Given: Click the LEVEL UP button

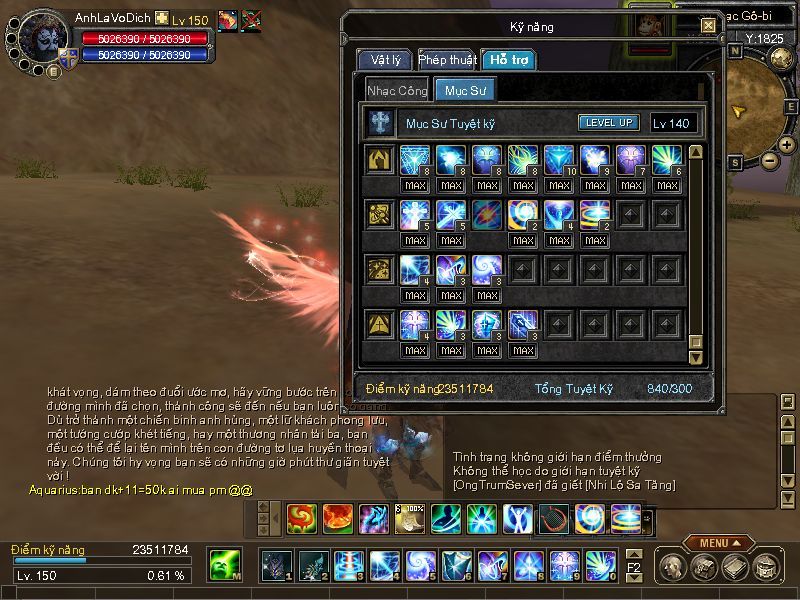Looking at the screenshot, I should 608,123.
